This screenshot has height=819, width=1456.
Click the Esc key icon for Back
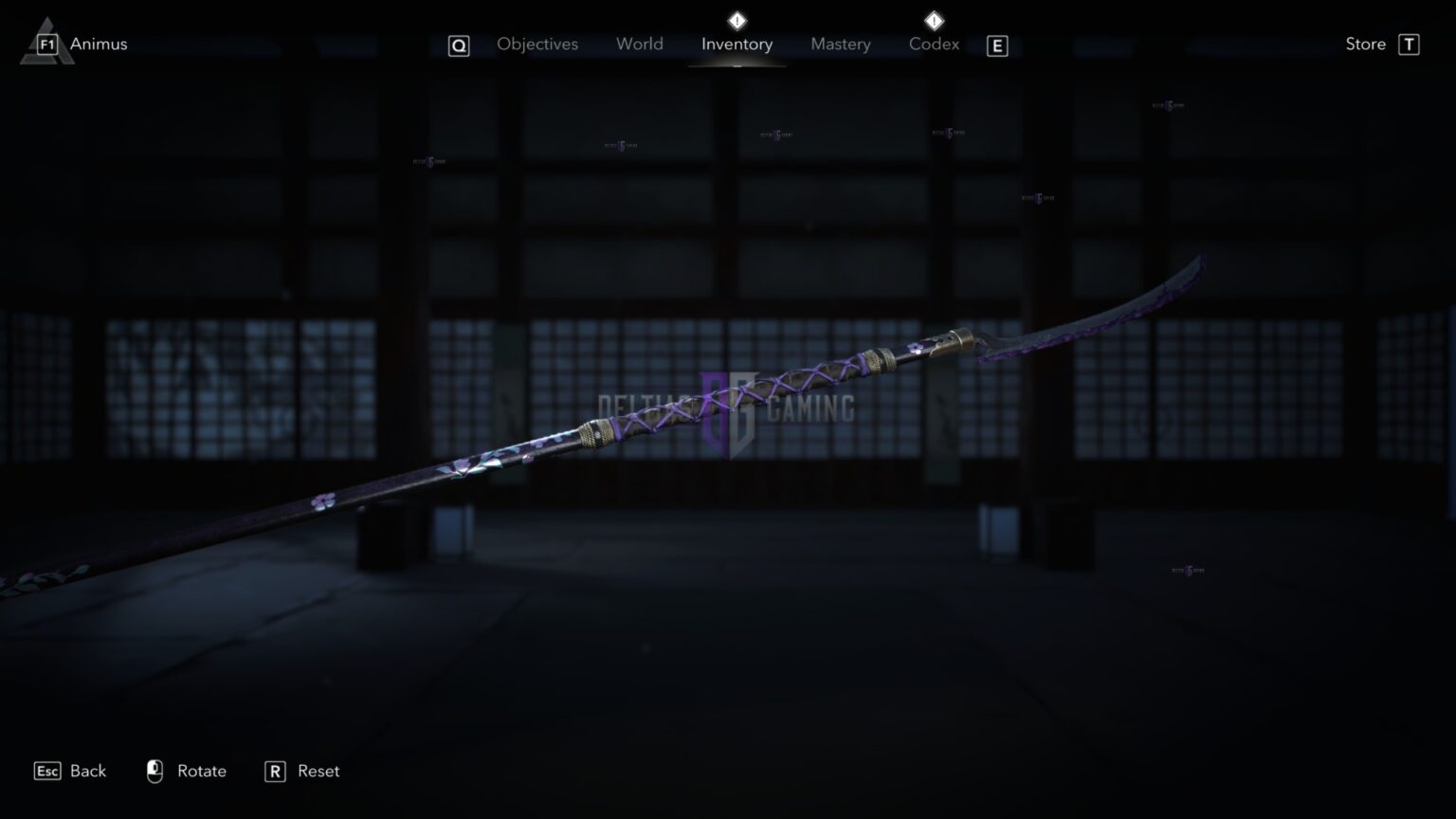pyautogui.click(x=45, y=771)
